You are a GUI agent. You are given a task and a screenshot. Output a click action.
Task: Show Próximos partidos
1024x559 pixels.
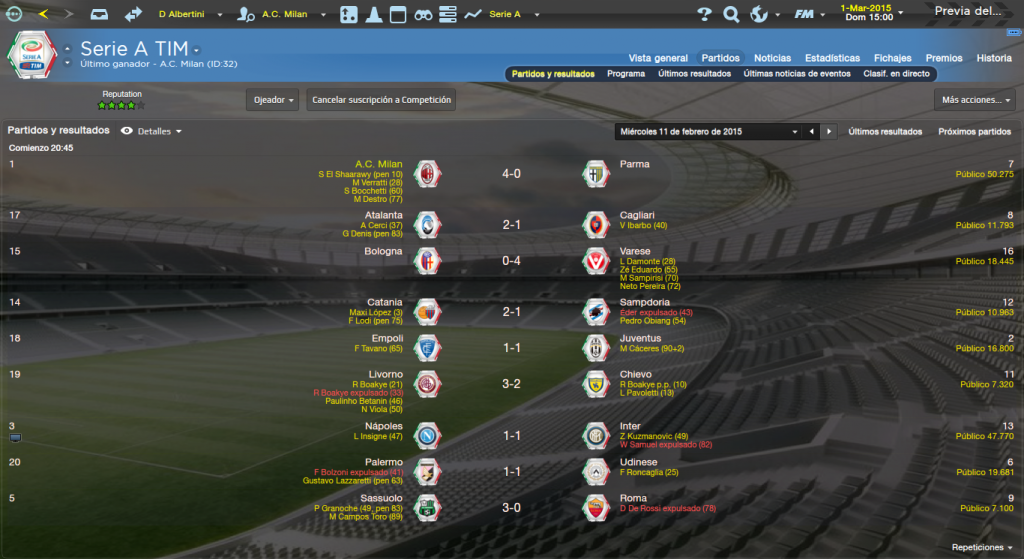[974, 131]
